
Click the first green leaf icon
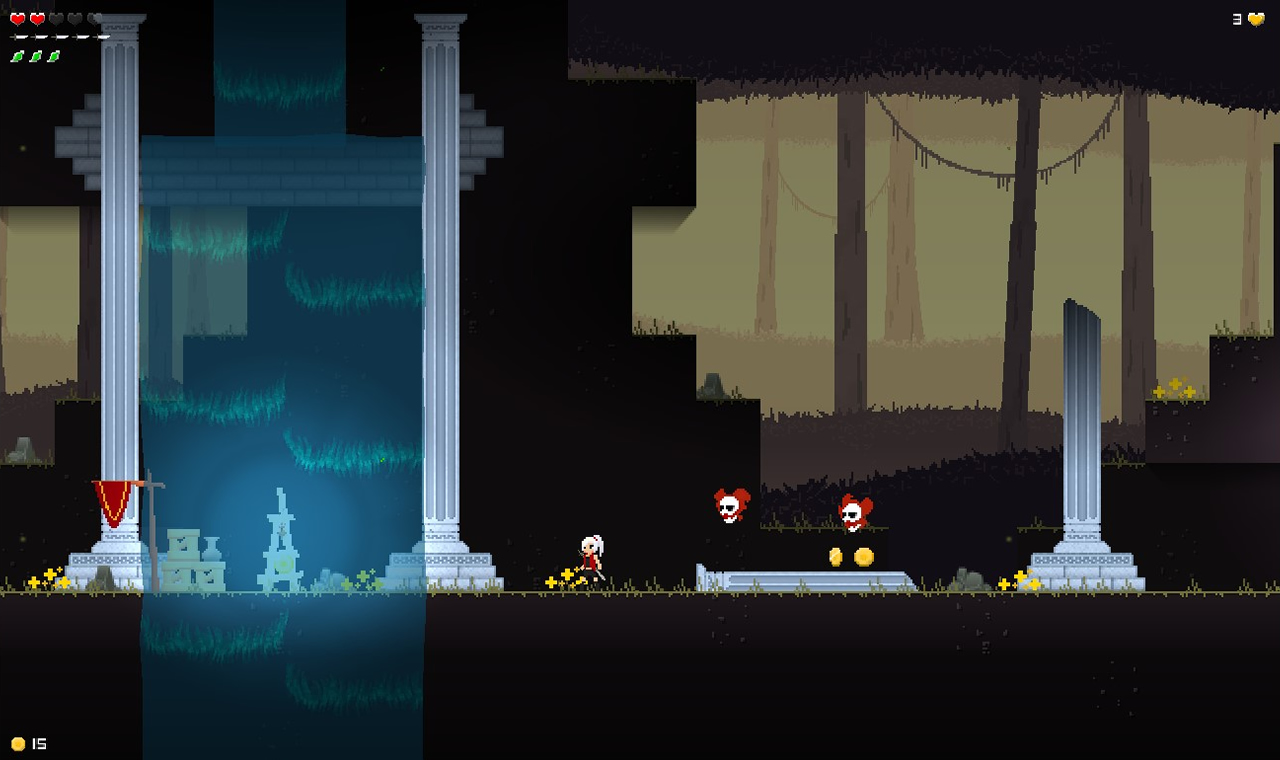click(x=17, y=55)
